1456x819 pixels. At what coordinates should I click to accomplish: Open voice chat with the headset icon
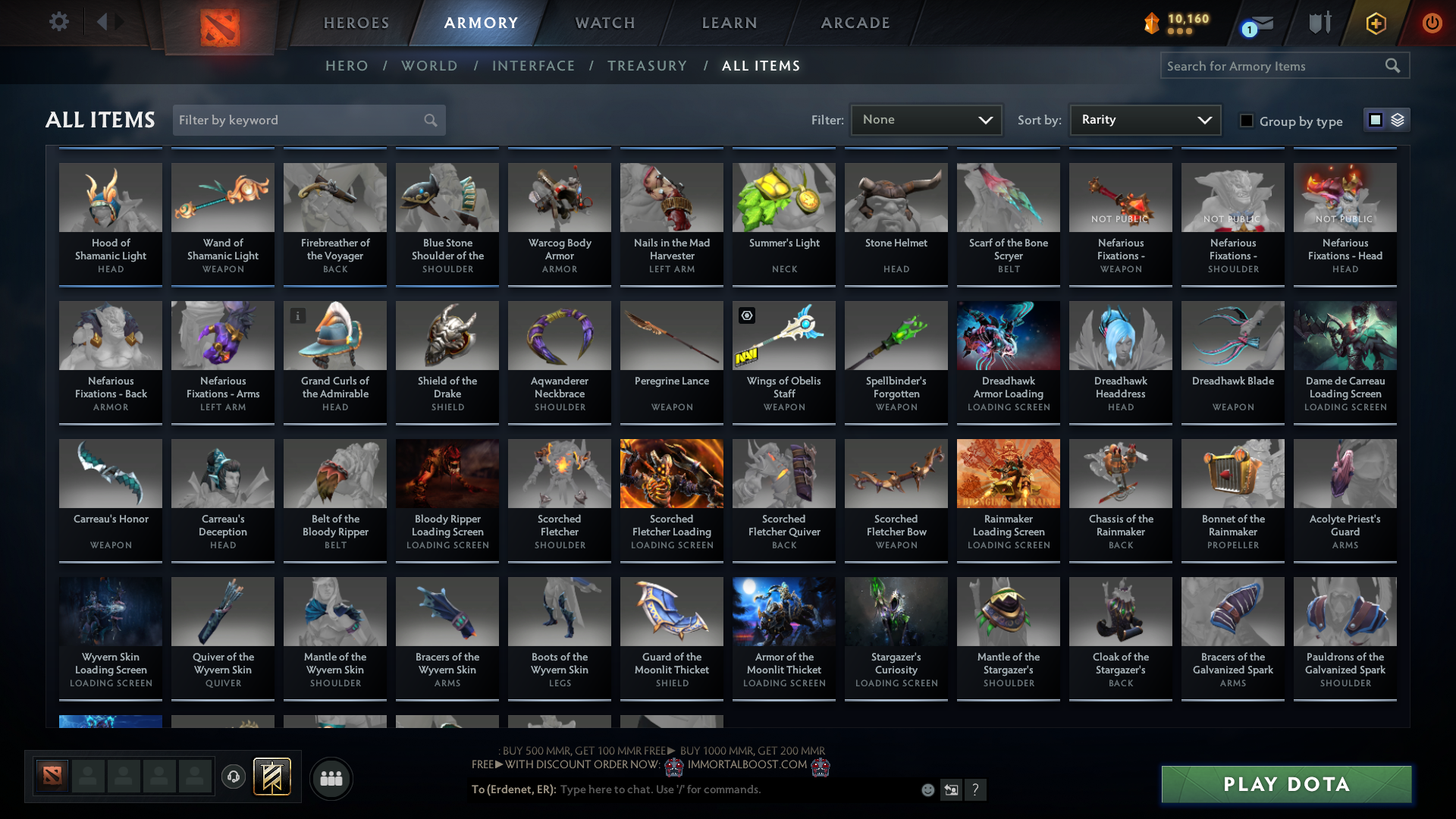pyautogui.click(x=234, y=777)
